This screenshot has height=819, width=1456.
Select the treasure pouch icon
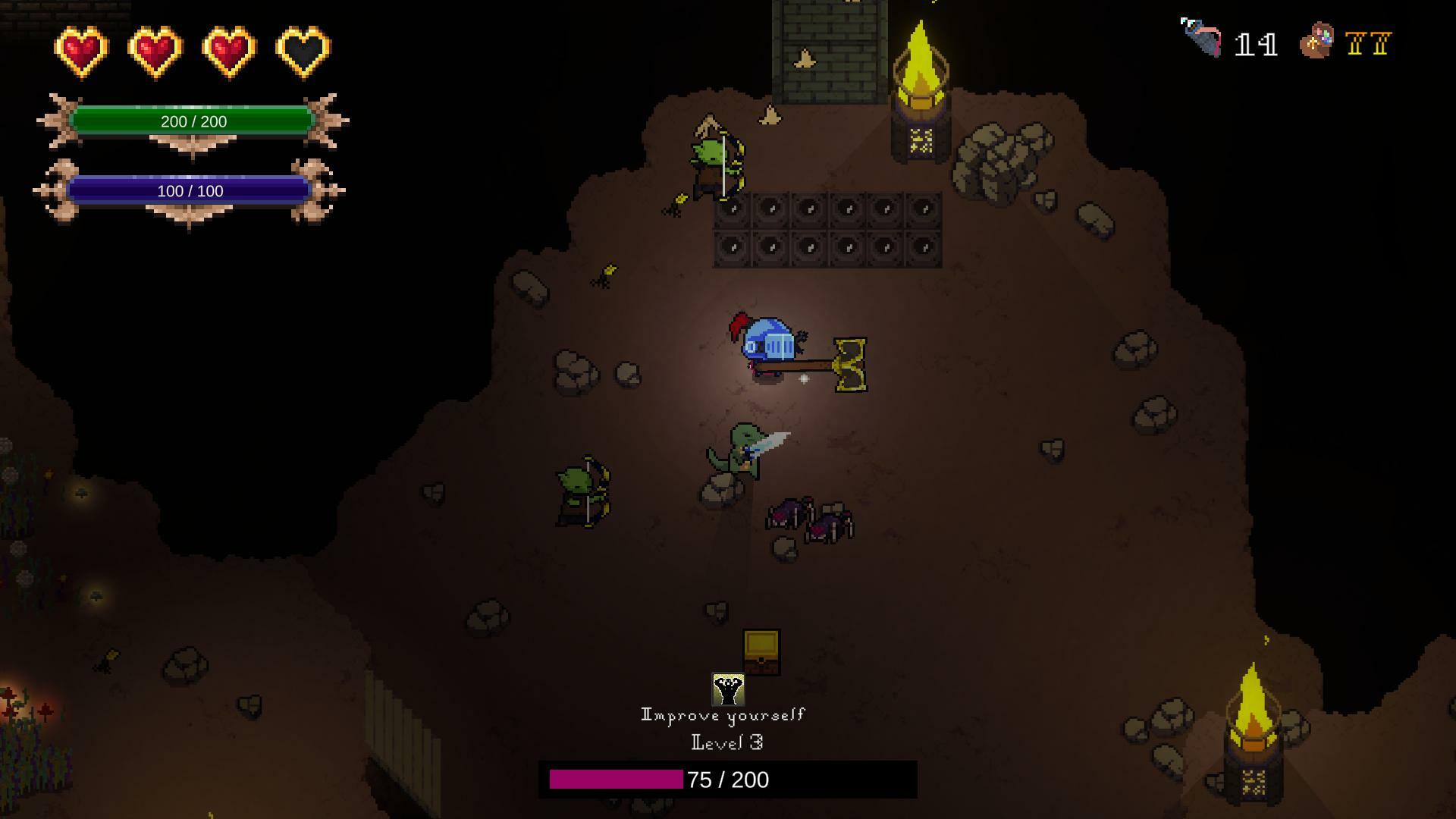tap(1317, 41)
